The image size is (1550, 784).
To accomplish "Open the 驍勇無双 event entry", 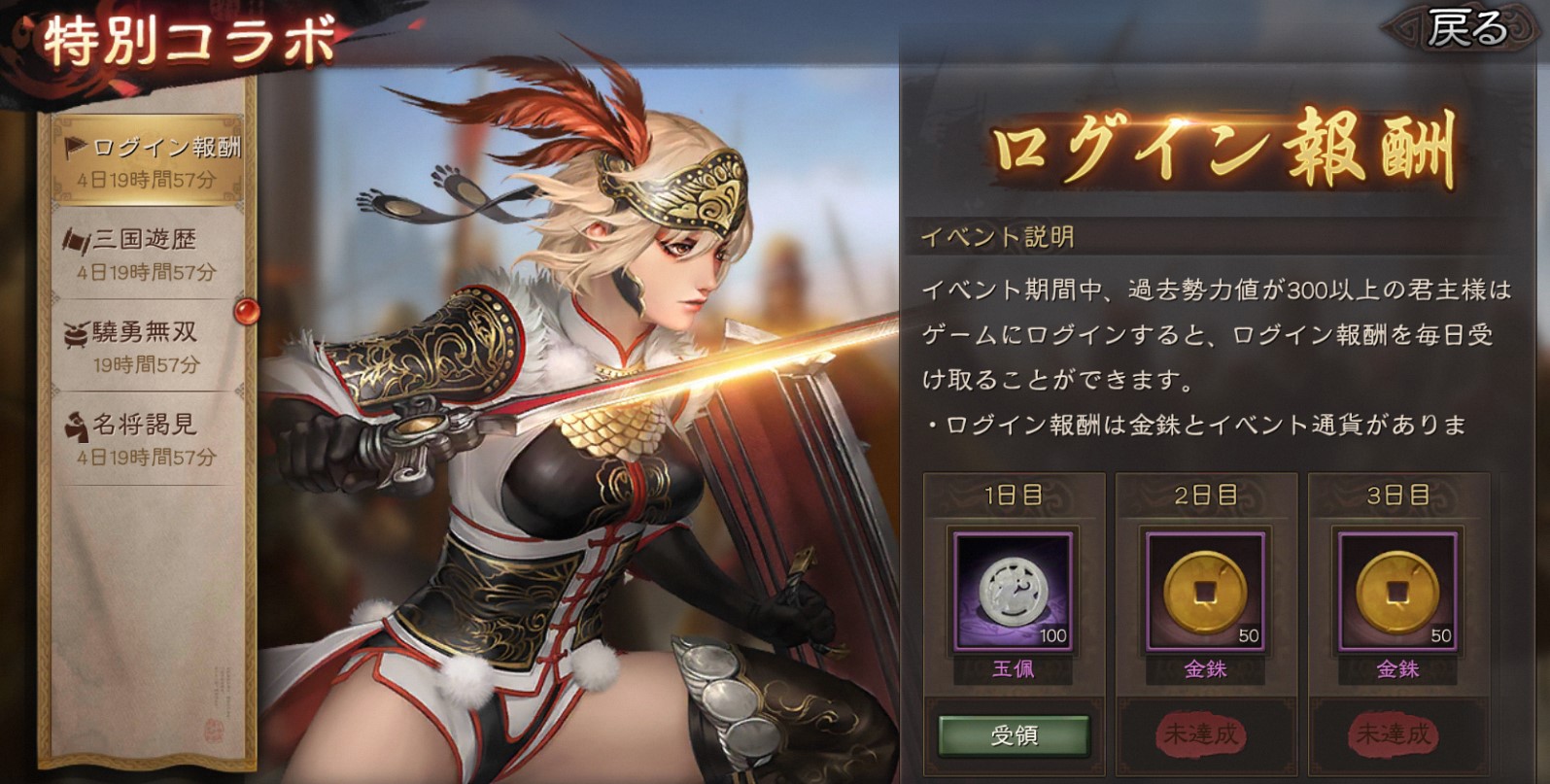I will pyautogui.click(x=146, y=345).
